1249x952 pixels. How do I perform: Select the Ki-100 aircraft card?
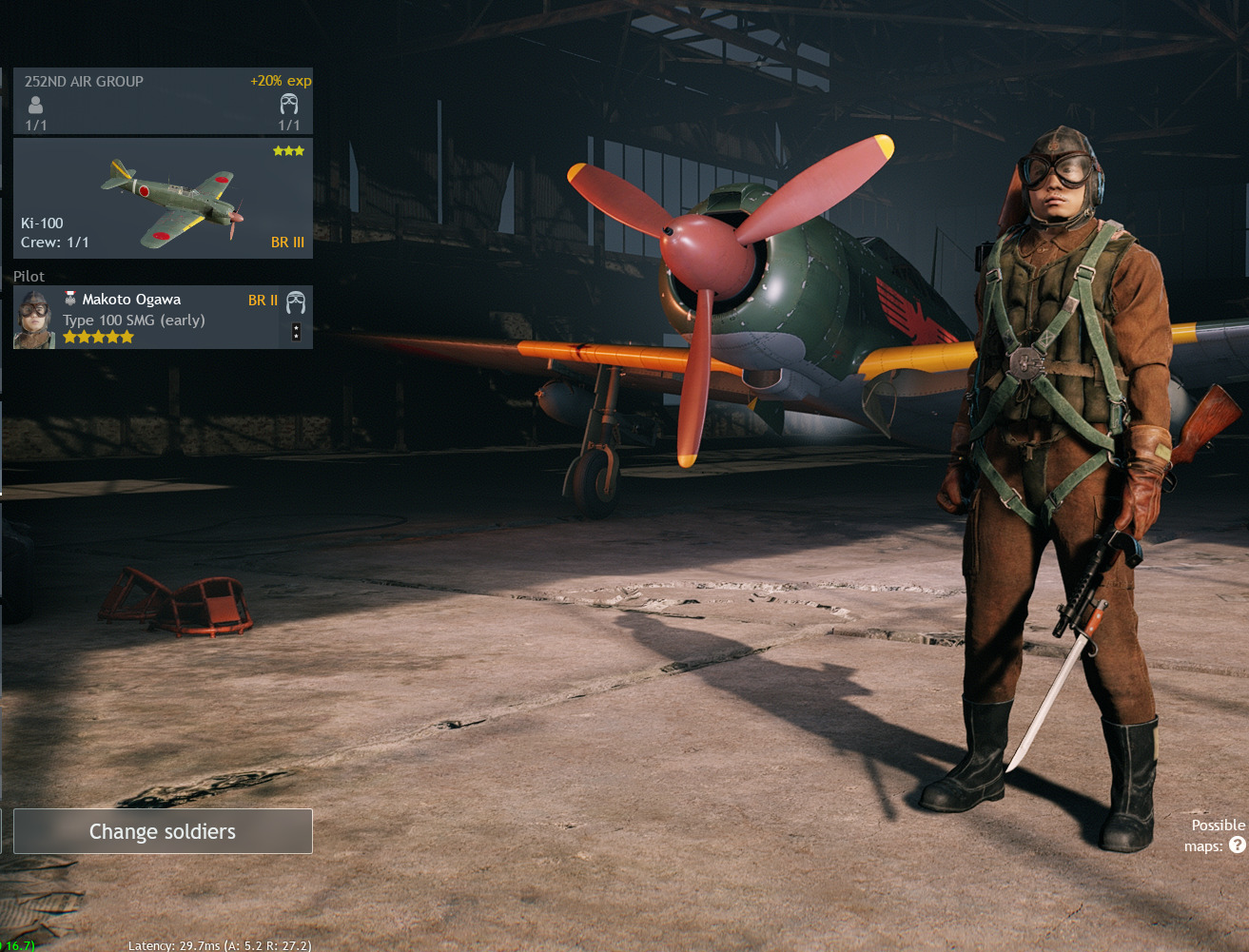pos(163,199)
